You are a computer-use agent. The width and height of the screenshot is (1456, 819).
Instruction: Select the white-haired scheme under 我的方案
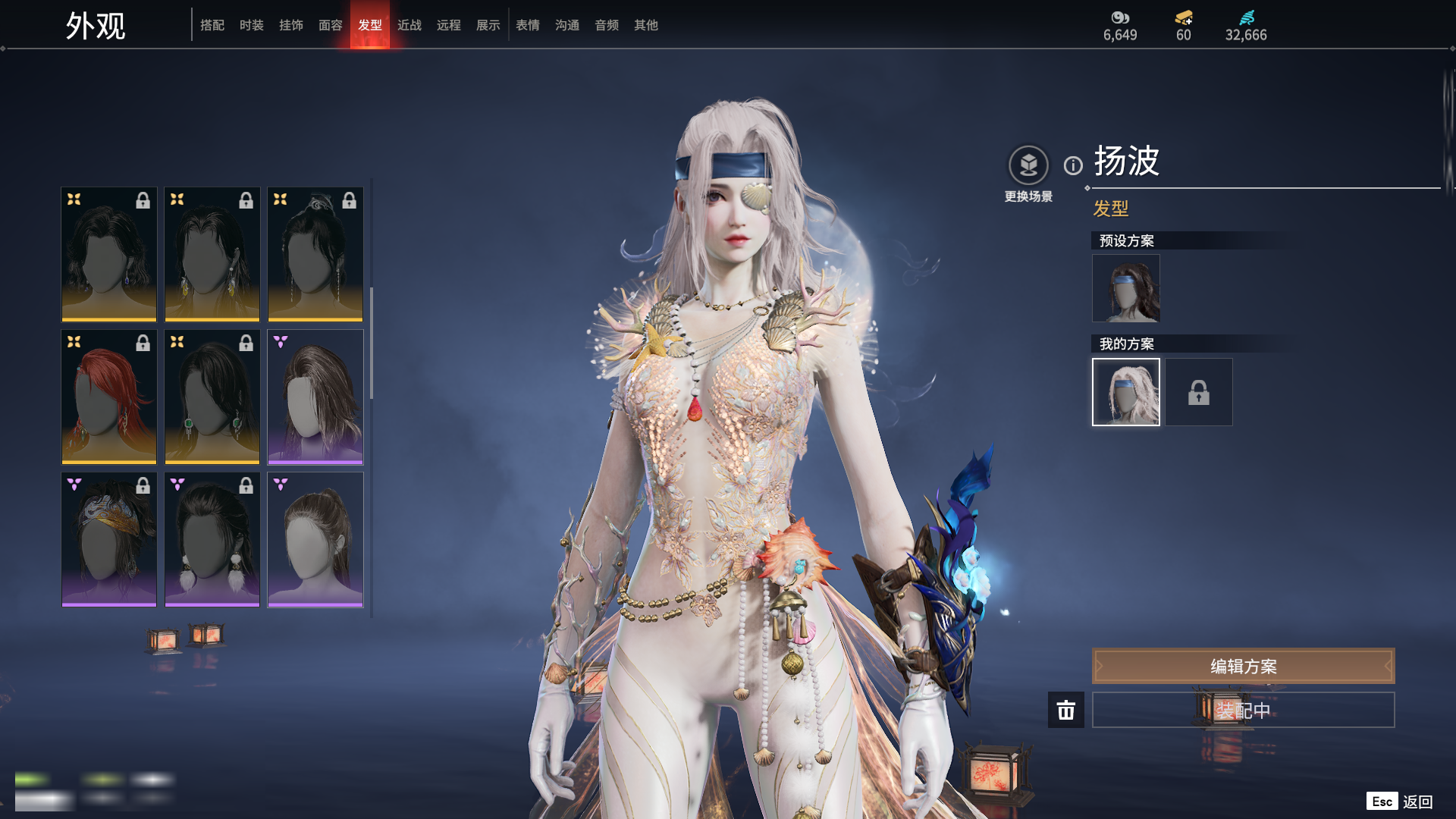[x=1126, y=392]
